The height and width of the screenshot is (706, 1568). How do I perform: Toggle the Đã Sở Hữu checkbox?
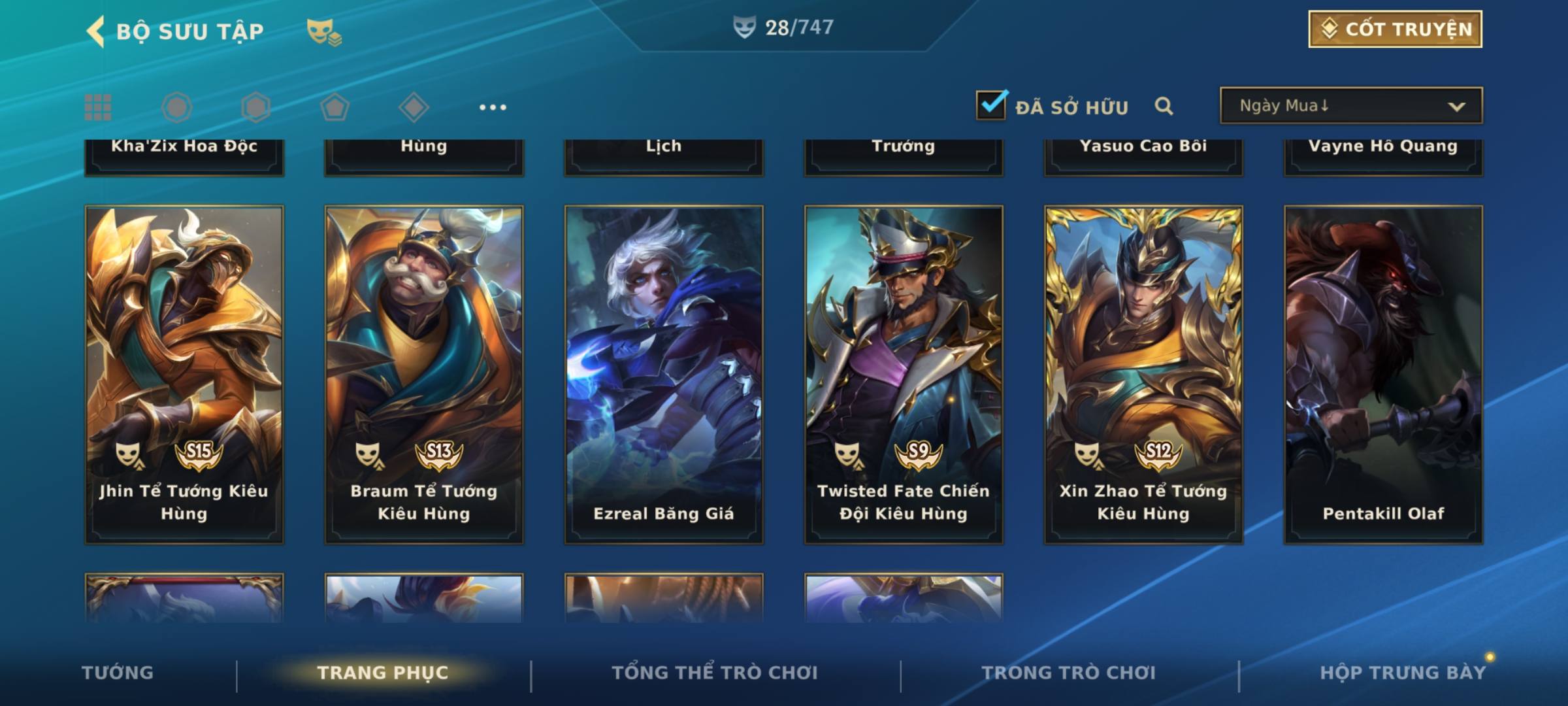click(x=991, y=105)
